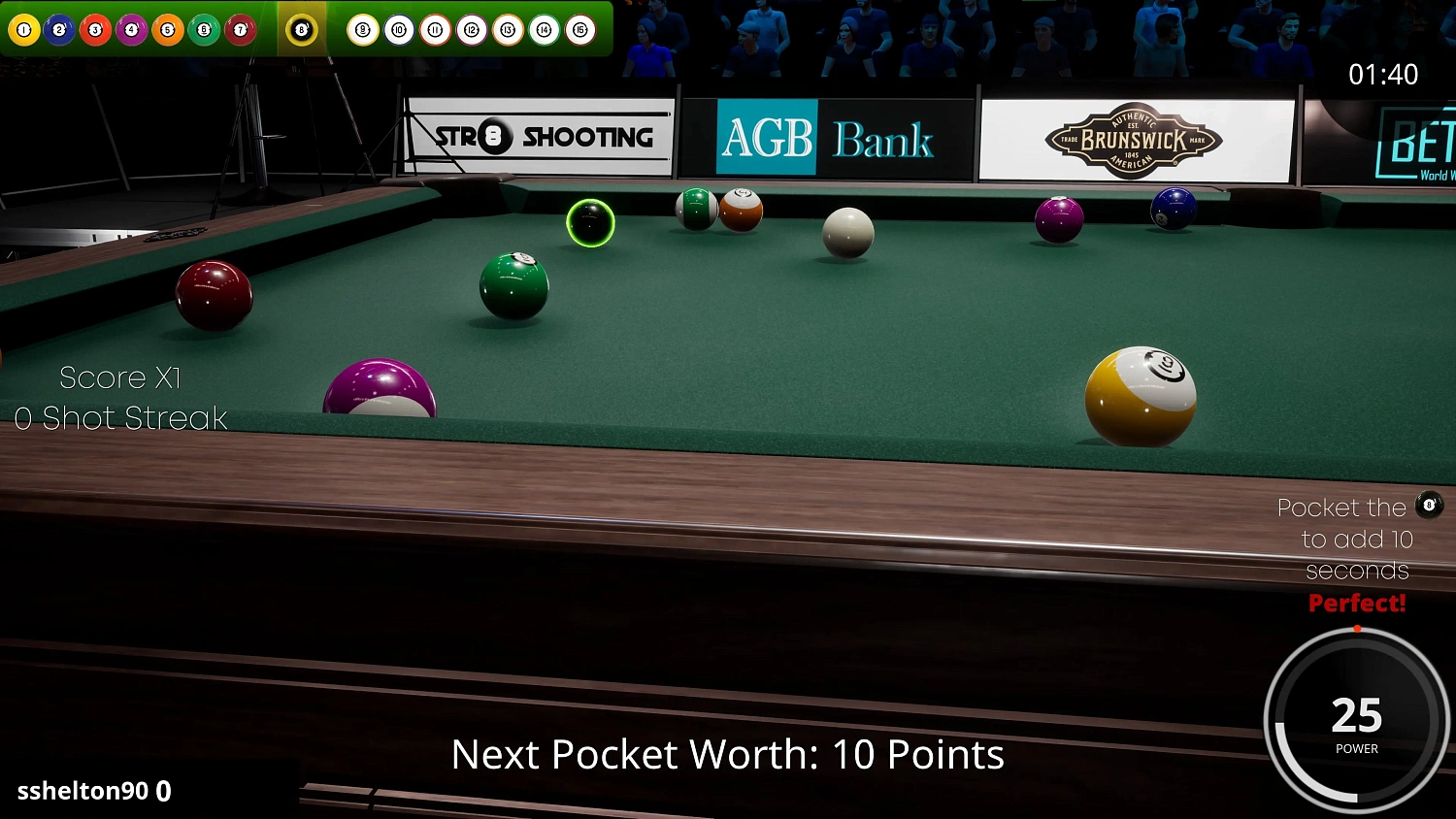Select the 15-ball icon in the striped group

point(579,29)
